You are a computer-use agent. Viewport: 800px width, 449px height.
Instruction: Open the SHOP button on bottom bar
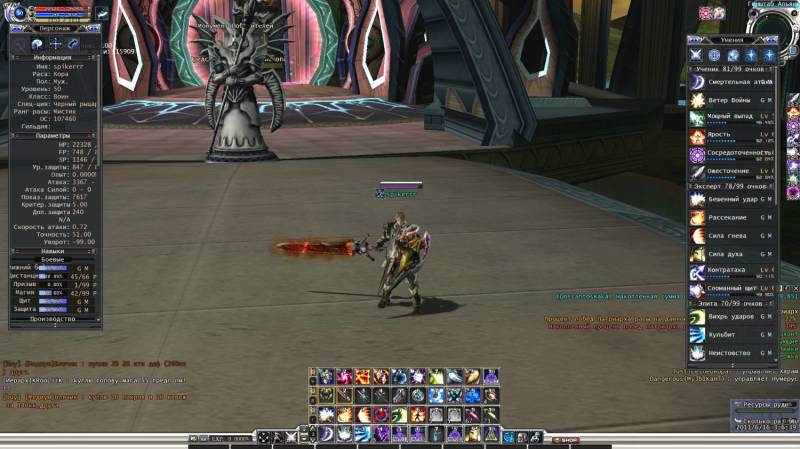click(564, 440)
